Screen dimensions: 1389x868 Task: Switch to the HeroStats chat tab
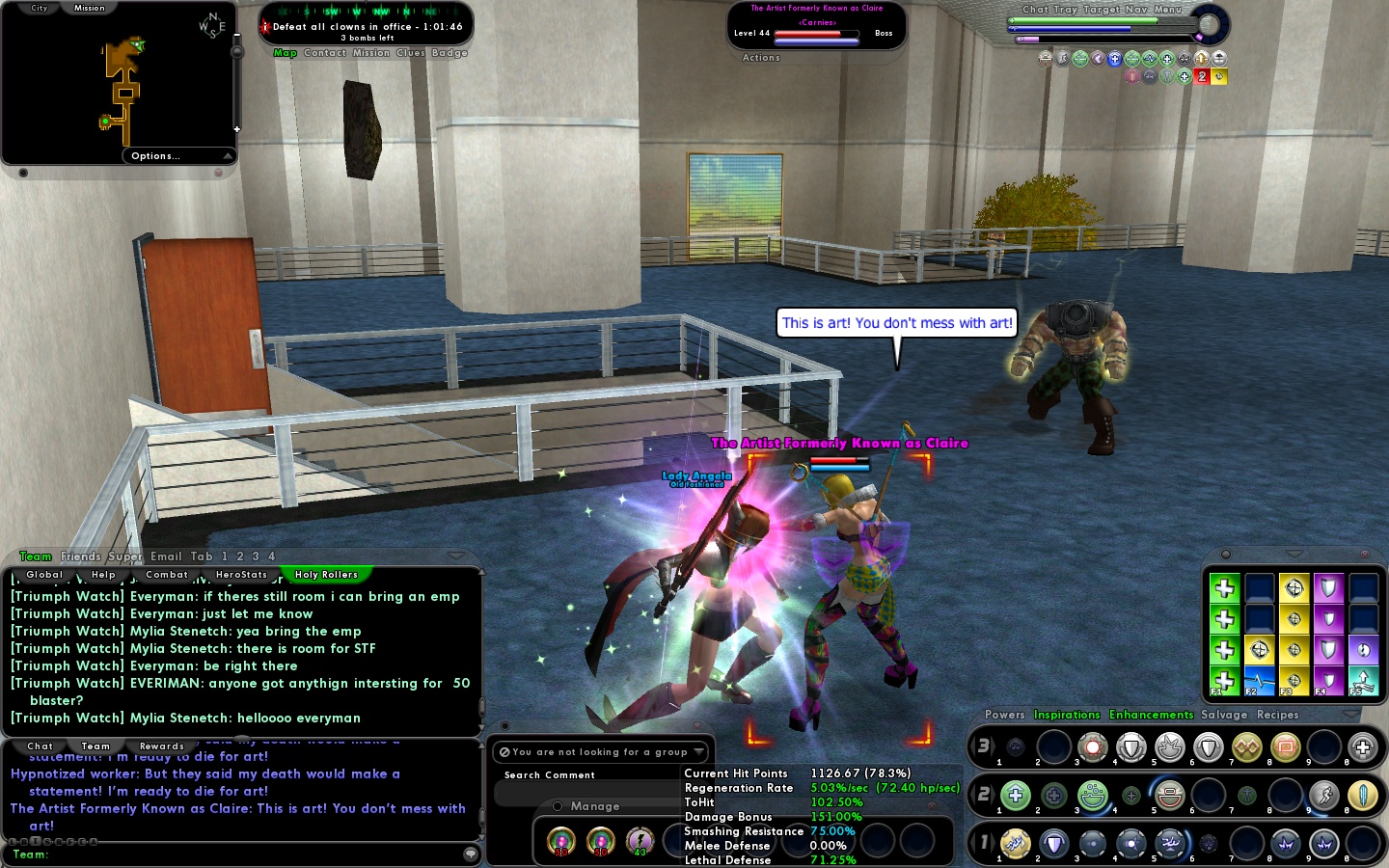point(242,575)
